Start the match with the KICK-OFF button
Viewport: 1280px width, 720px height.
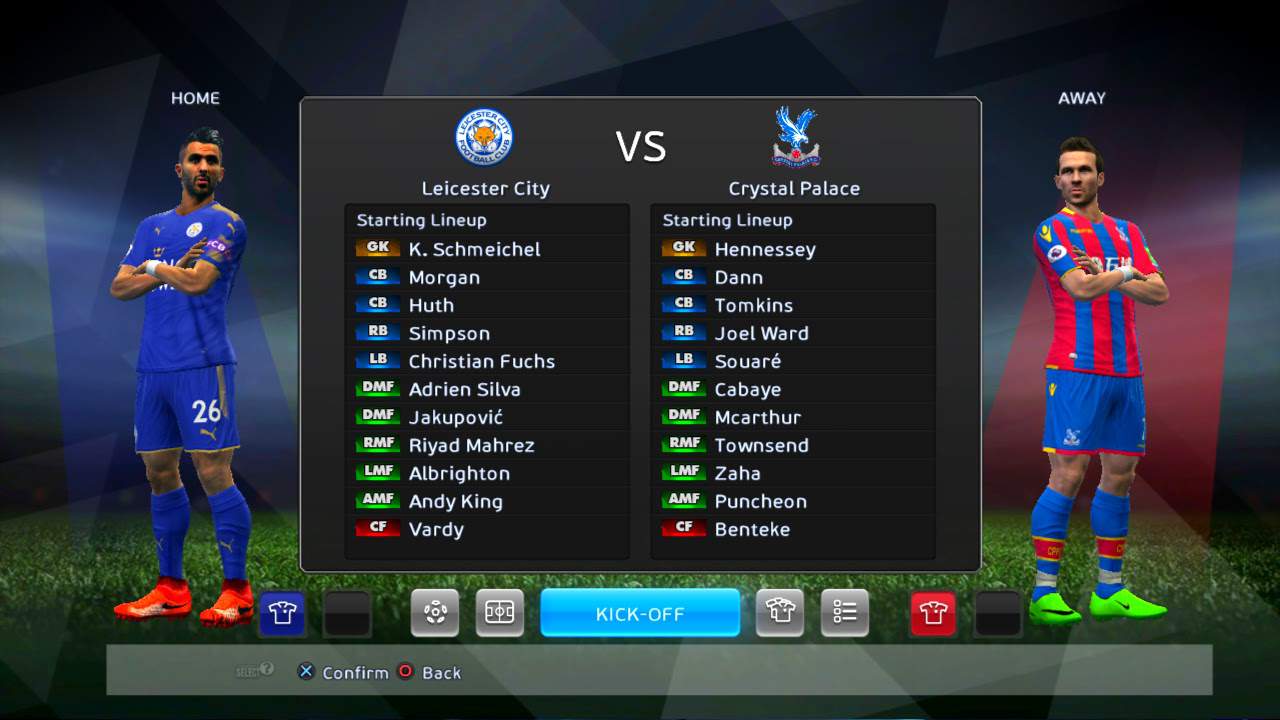pos(640,613)
